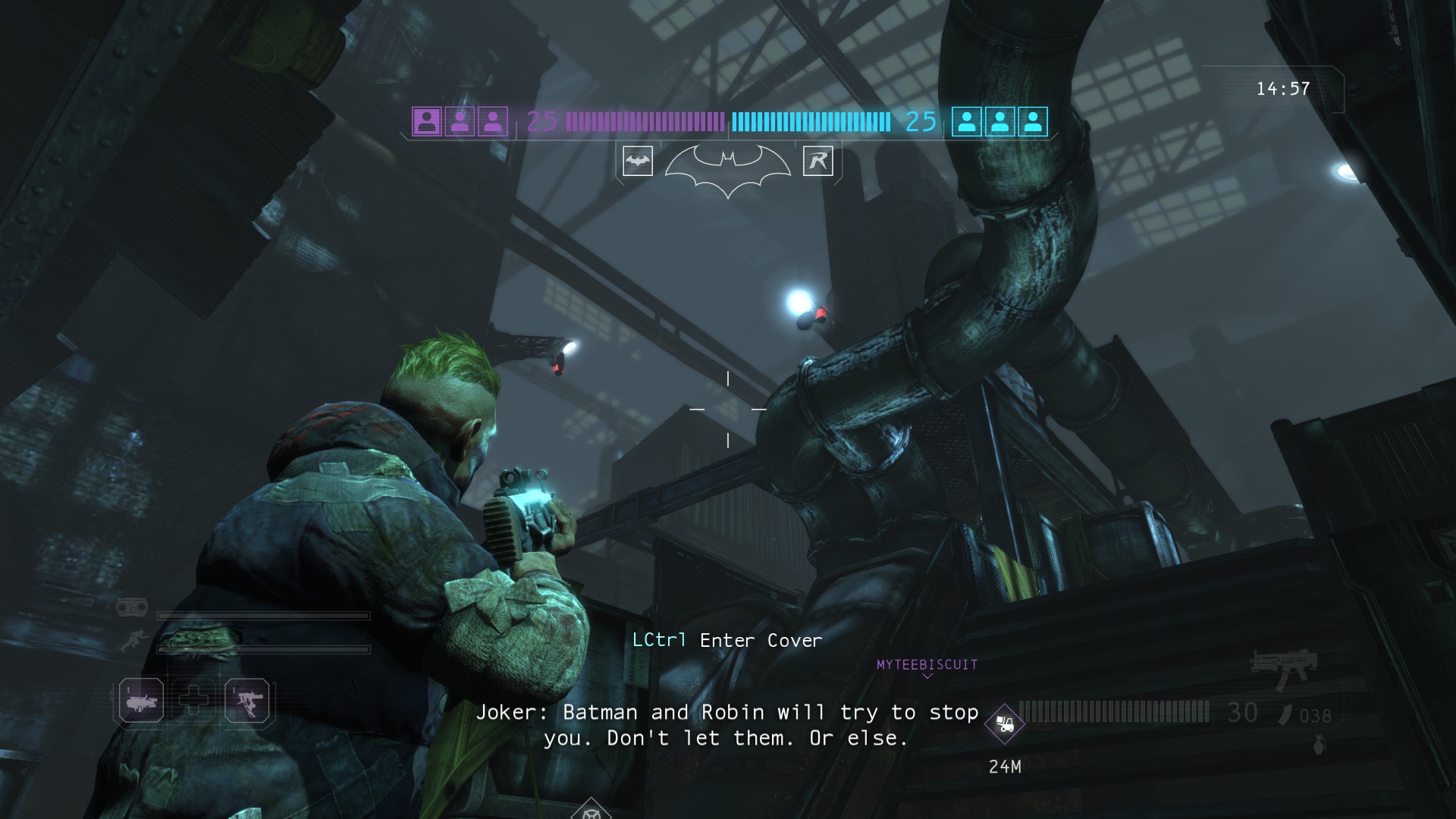The height and width of the screenshot is (819, 1456).
Task: Click the Robin 'R' hero icon
Action: (x=817, y=161)
